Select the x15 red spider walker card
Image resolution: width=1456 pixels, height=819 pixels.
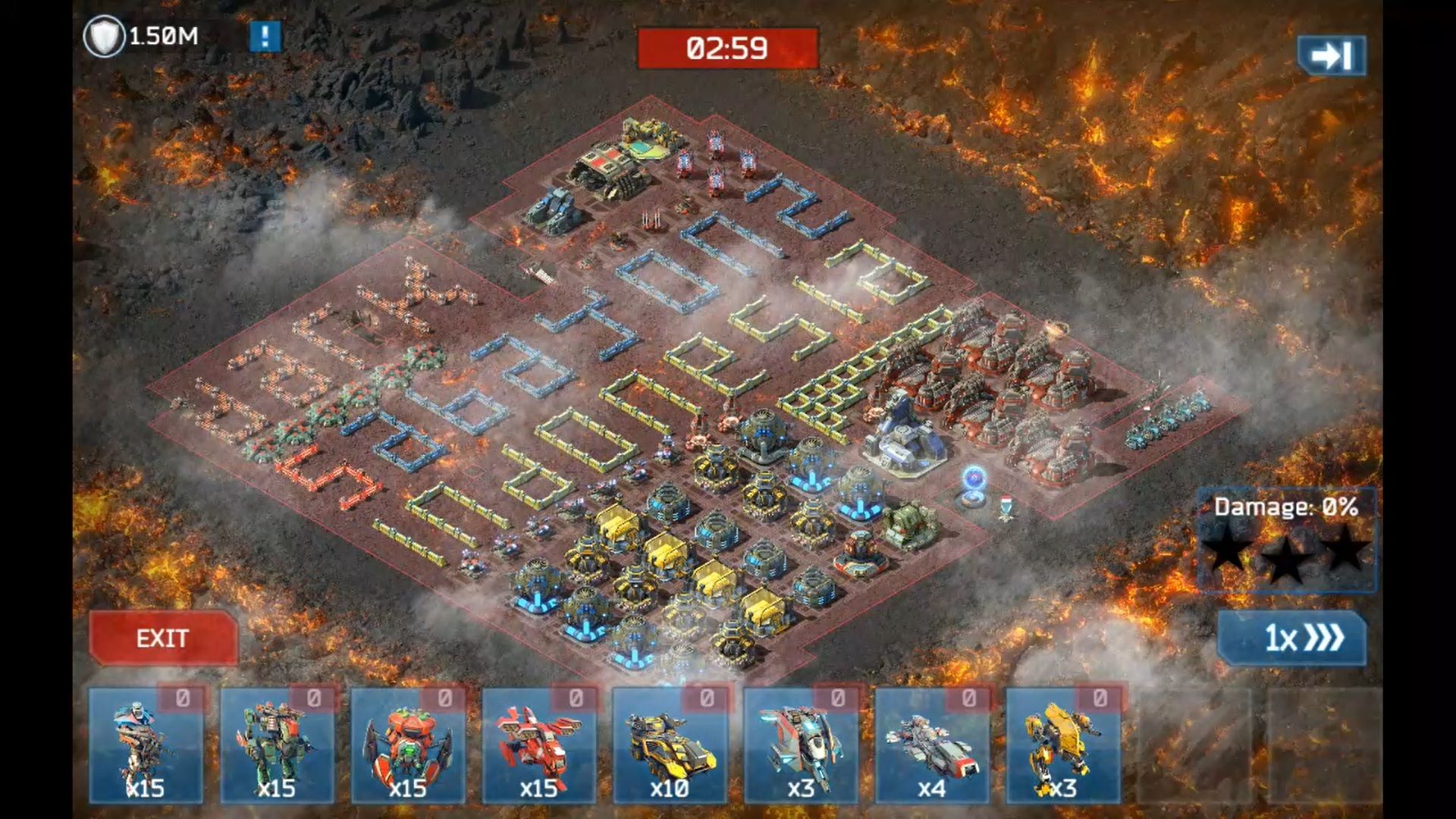(x=408, y=745)
